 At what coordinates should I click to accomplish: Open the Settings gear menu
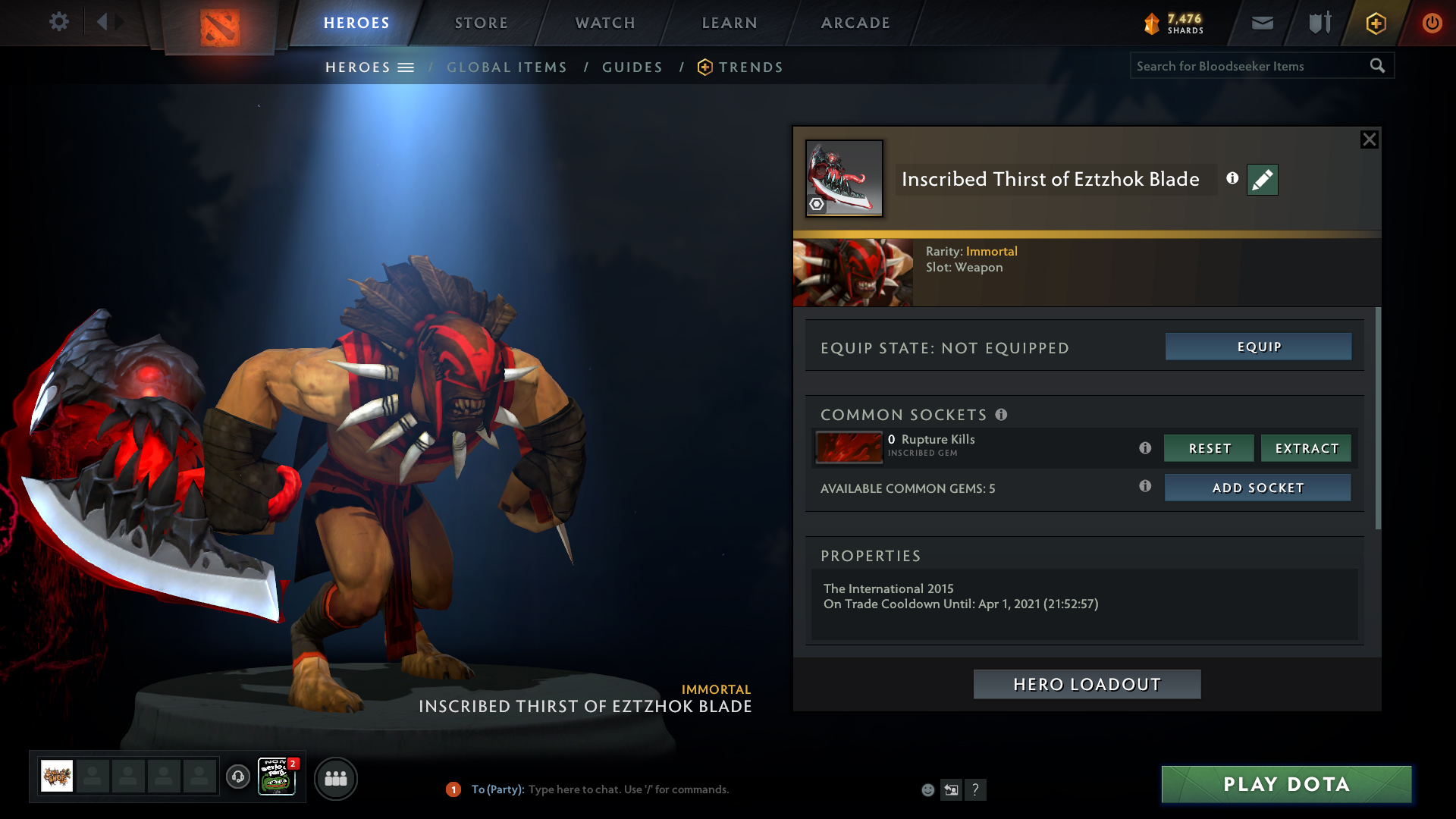(x=58, y=22)
